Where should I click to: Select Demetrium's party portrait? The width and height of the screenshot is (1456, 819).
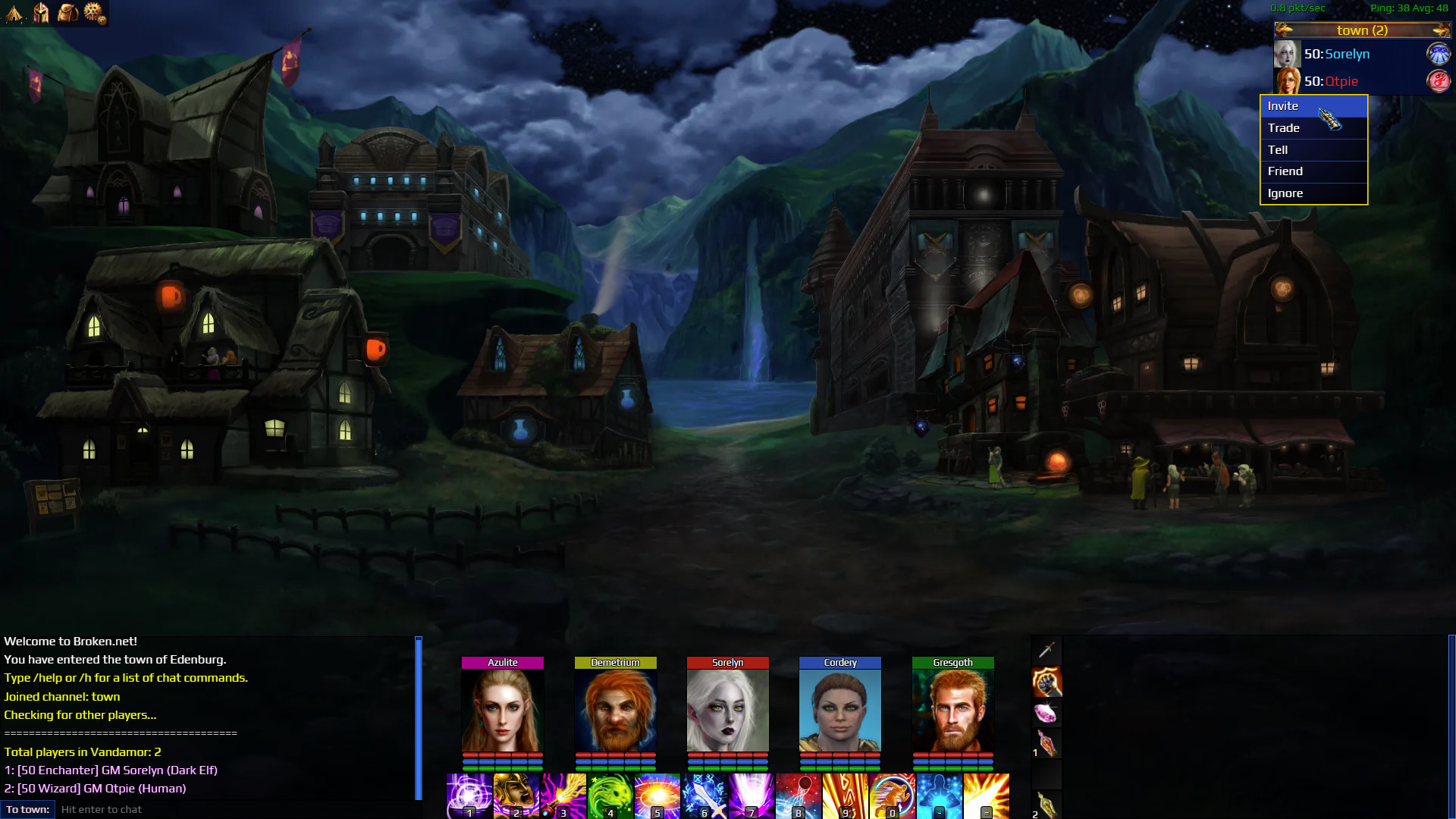[x=615, y=711]
